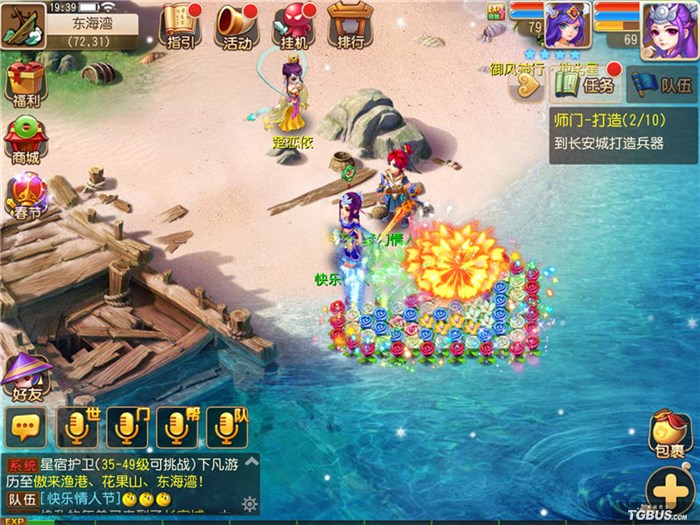Activate the 队 team voice channel microphone

tap(227, 427)
